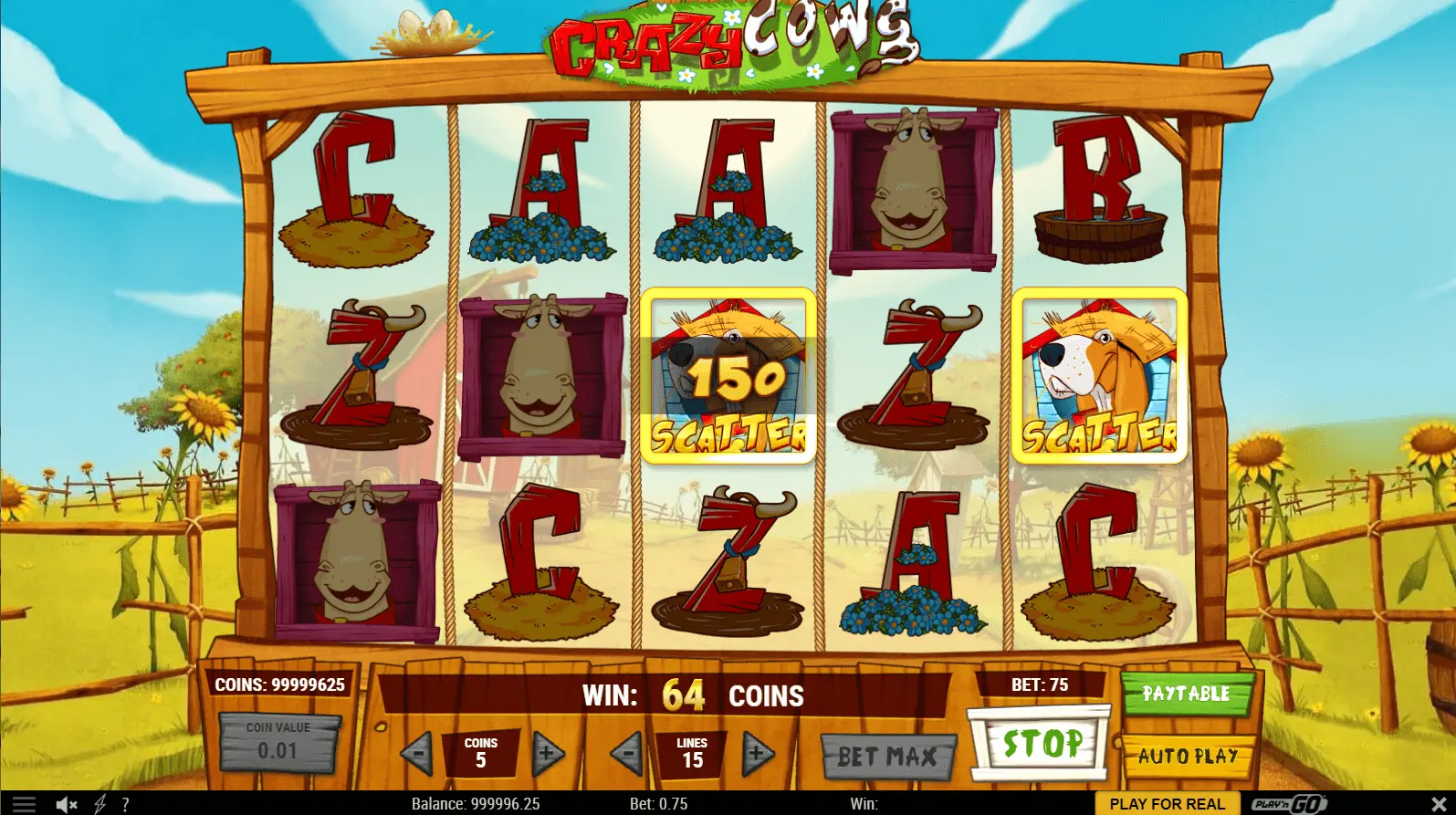
Task: Open the question mark help
Action: point(125,804)
